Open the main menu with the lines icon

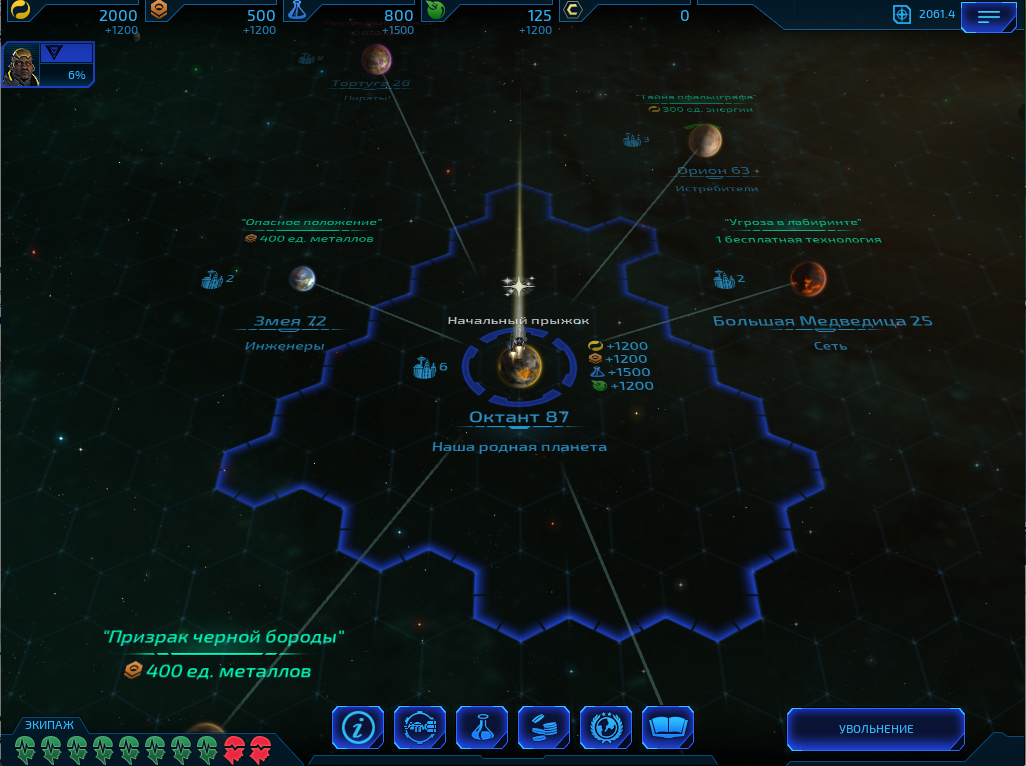(x=988, y=16)
